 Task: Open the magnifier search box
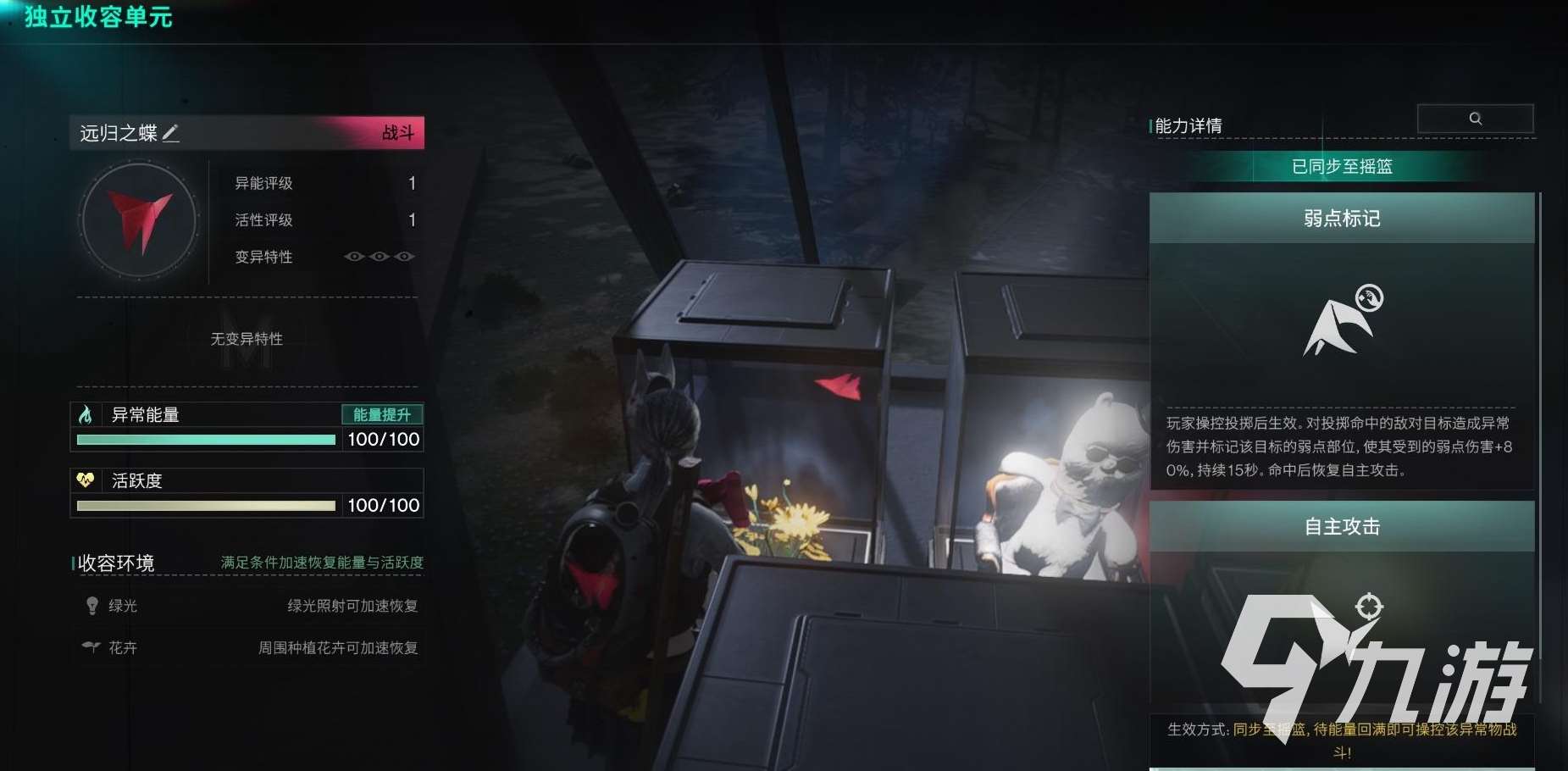(x=1475, y=119)
